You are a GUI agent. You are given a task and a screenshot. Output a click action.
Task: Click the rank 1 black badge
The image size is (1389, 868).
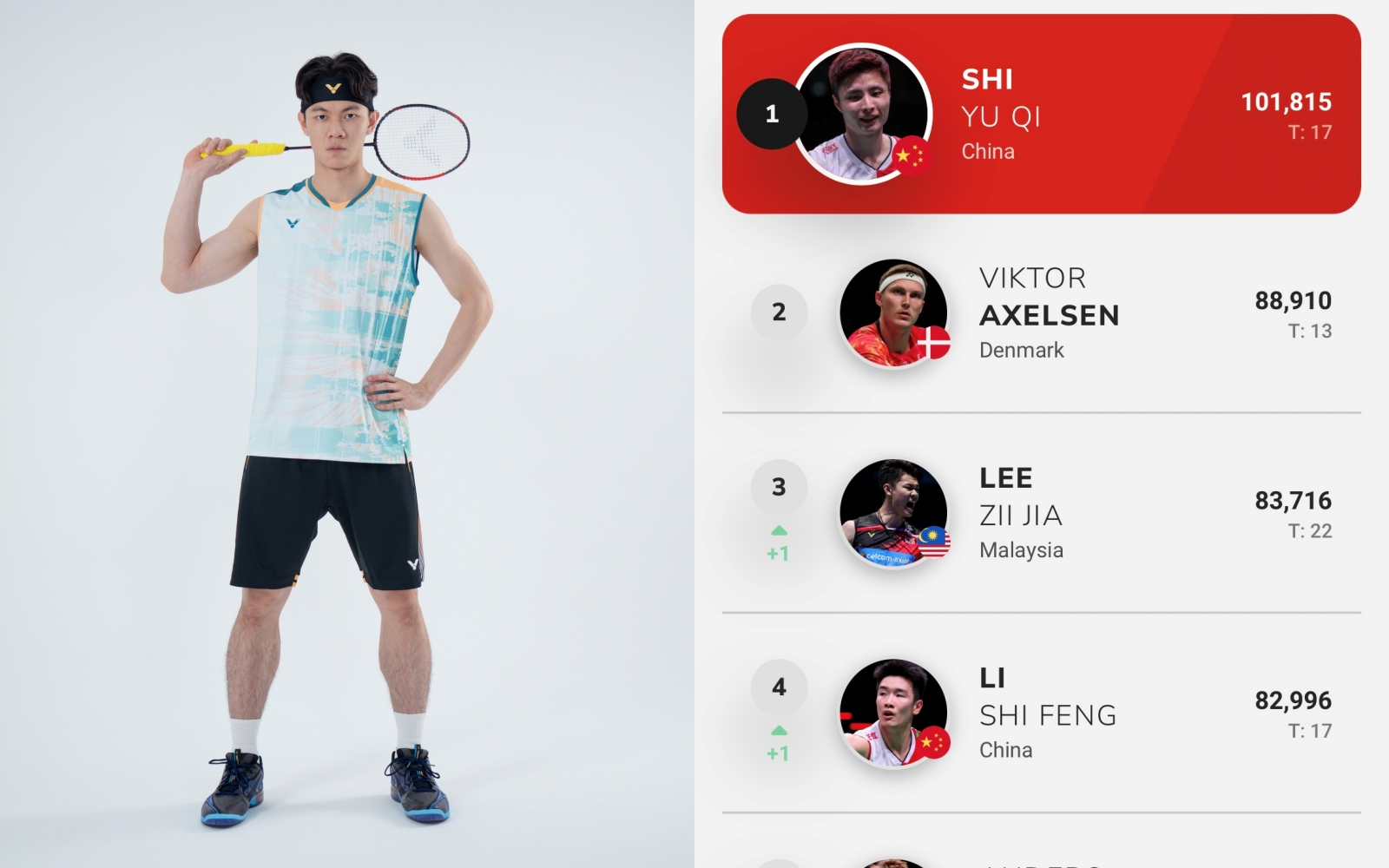tap(773, 113)
